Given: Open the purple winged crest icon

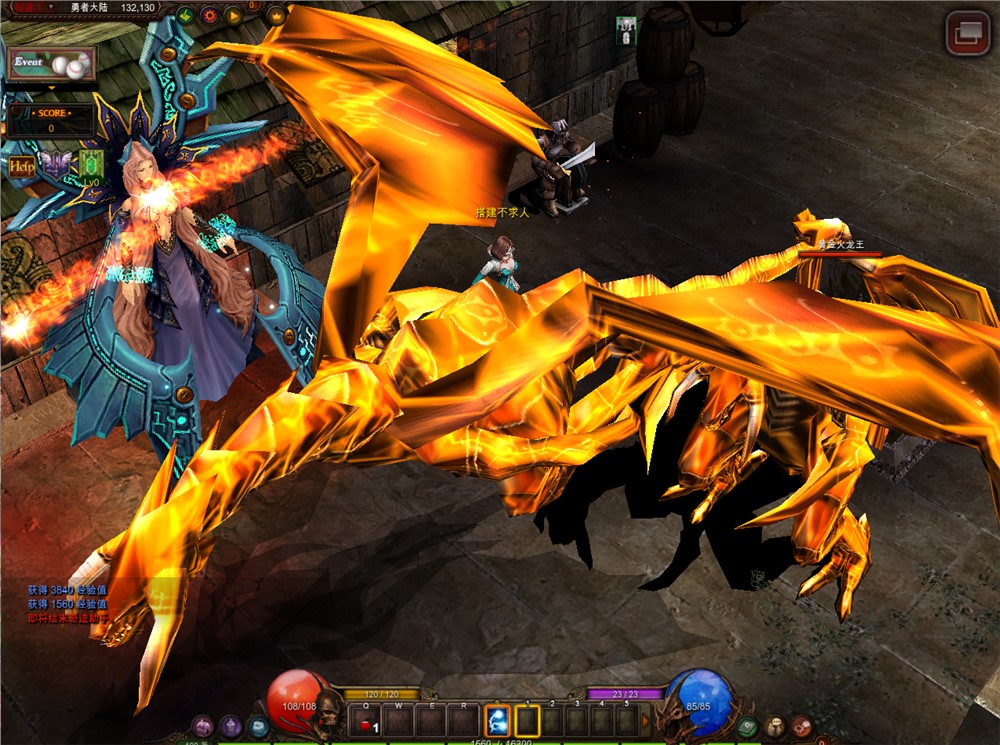Looking at the screenshot, I should 56,165.
